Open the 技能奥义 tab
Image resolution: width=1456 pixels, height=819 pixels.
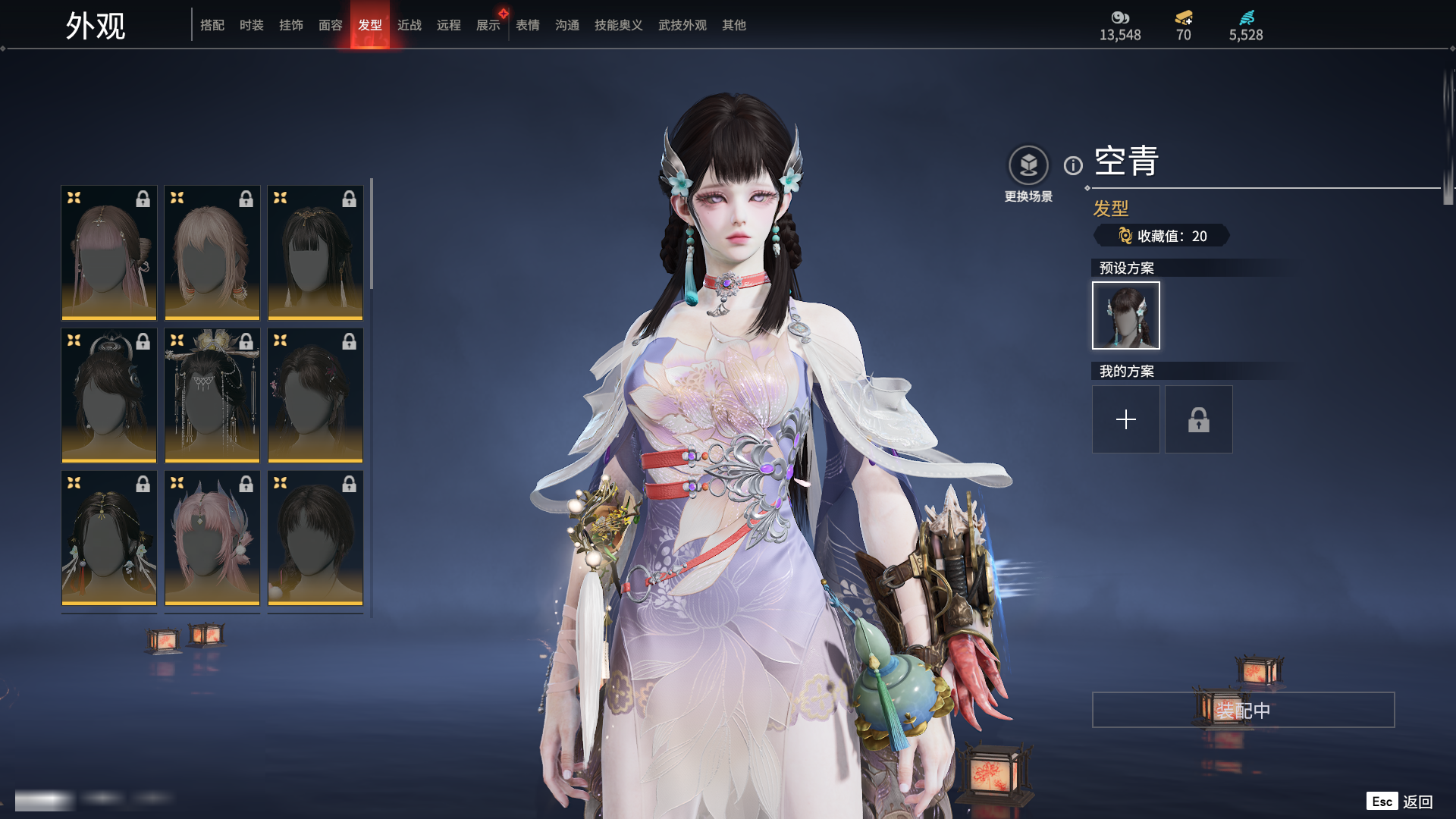point(618,25)
